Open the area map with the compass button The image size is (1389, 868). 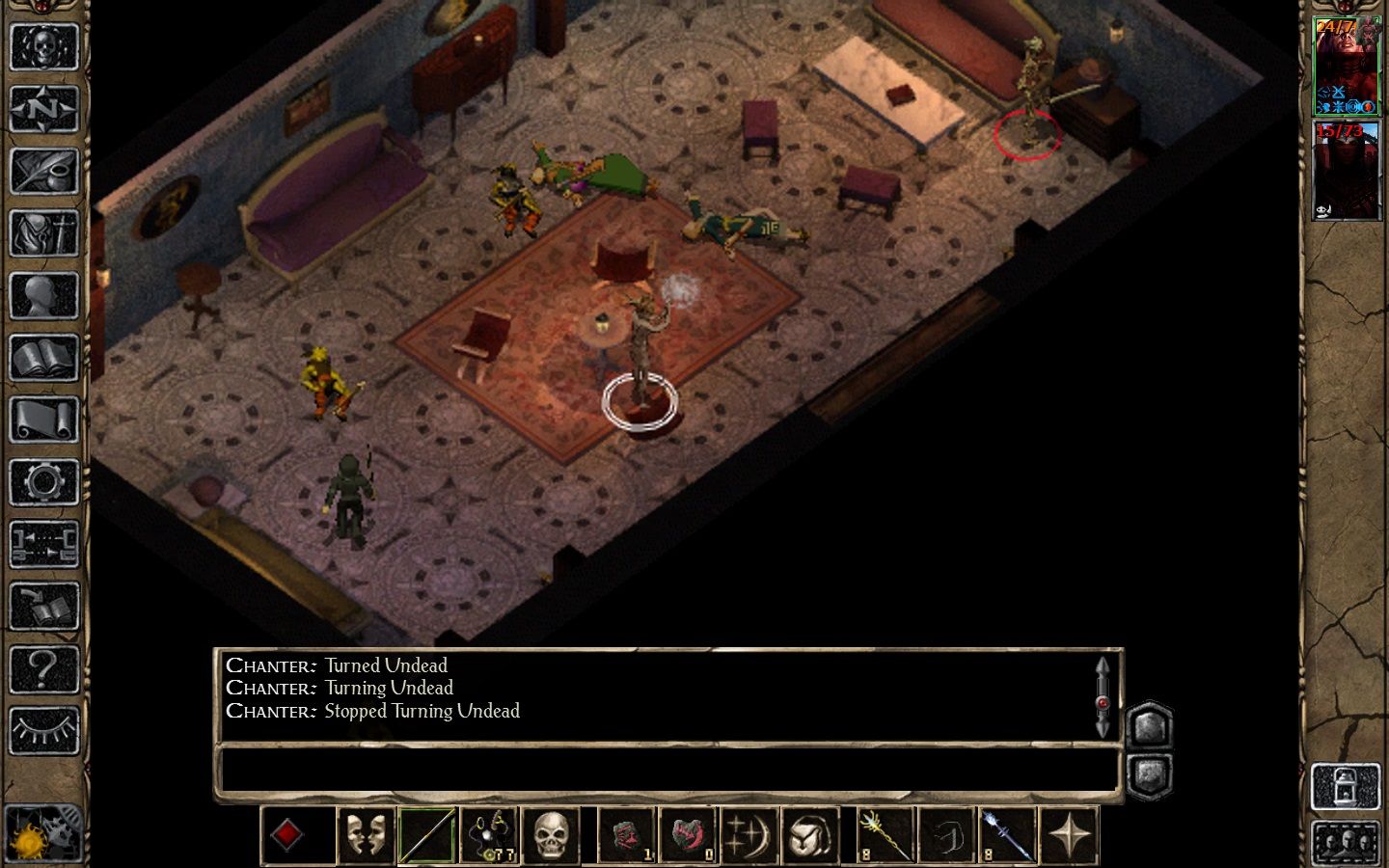coord(43,109)
